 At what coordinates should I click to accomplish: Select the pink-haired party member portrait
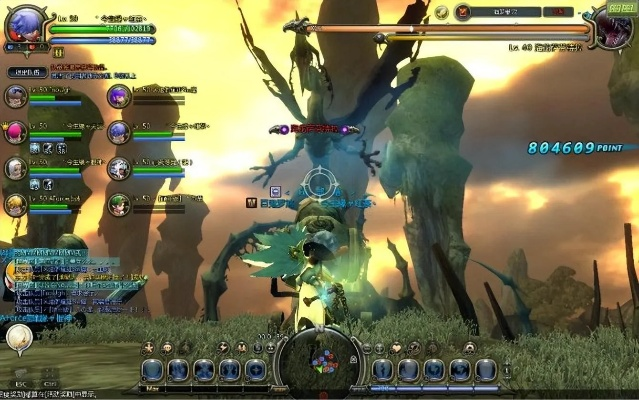[15, 133]
